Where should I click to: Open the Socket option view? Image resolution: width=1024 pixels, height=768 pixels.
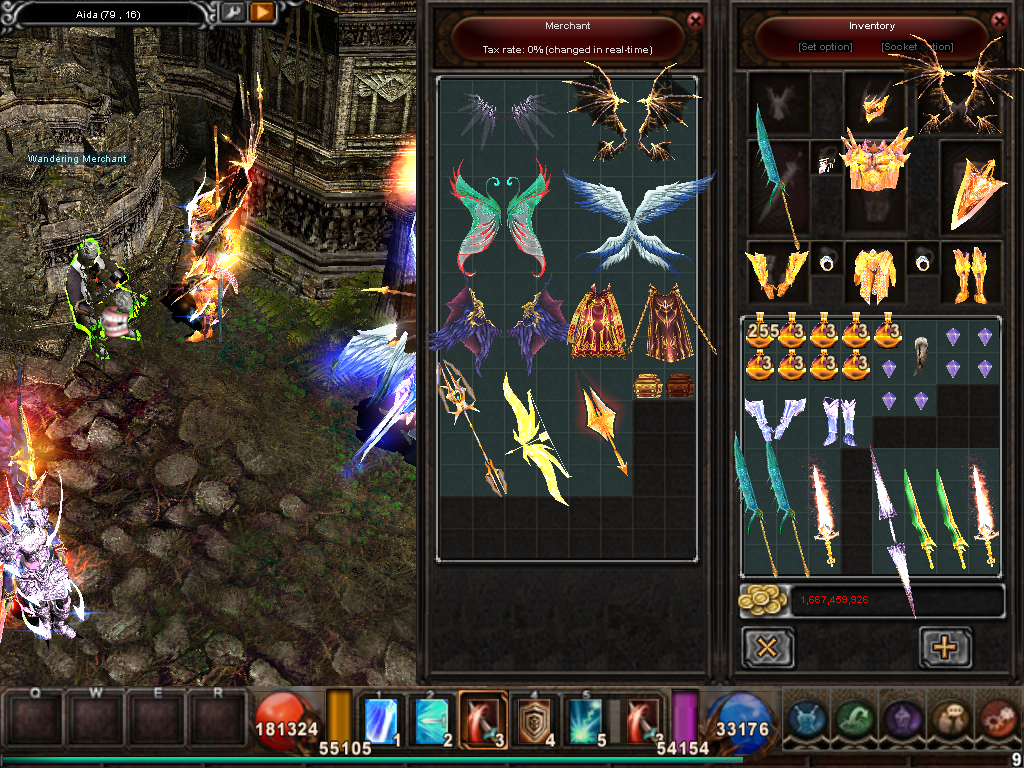(917, 47)
